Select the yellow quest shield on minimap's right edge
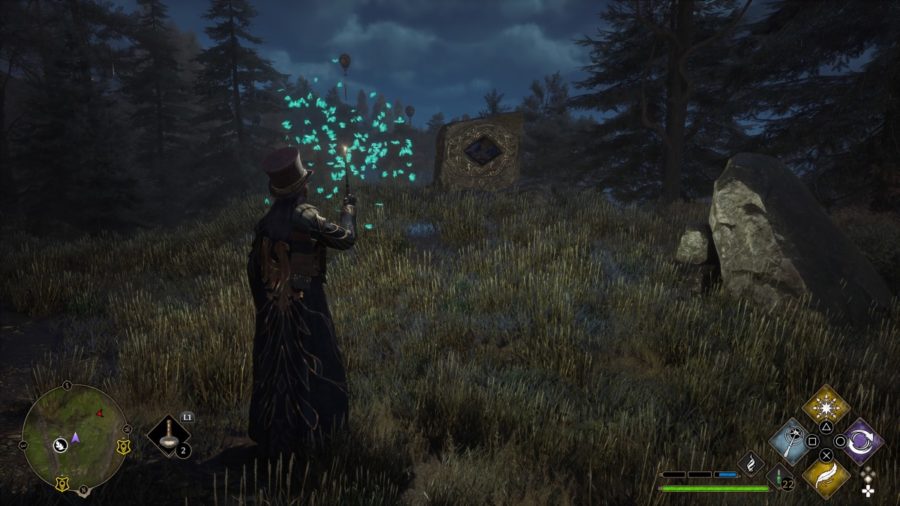This screenshot has width=900, height=506. (x=124, y=445)
